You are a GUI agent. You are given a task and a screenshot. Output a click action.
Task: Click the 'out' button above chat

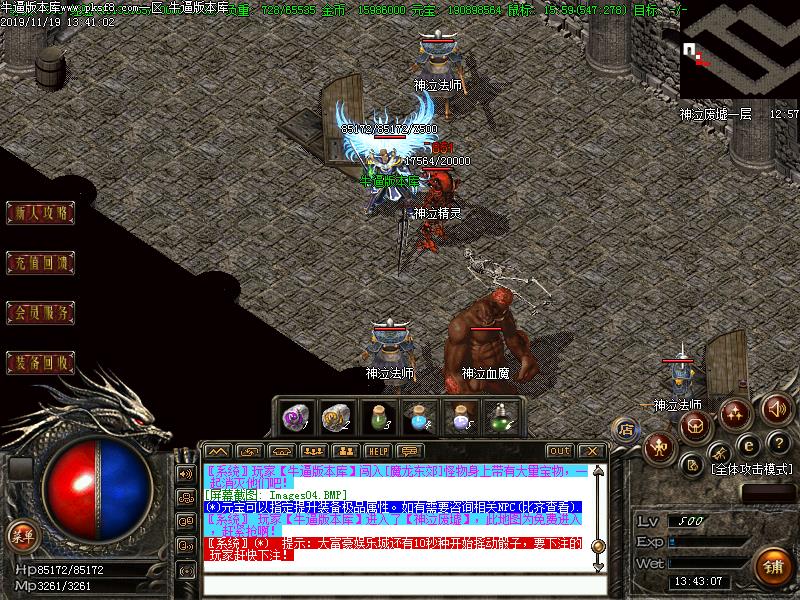pos(560,451)
